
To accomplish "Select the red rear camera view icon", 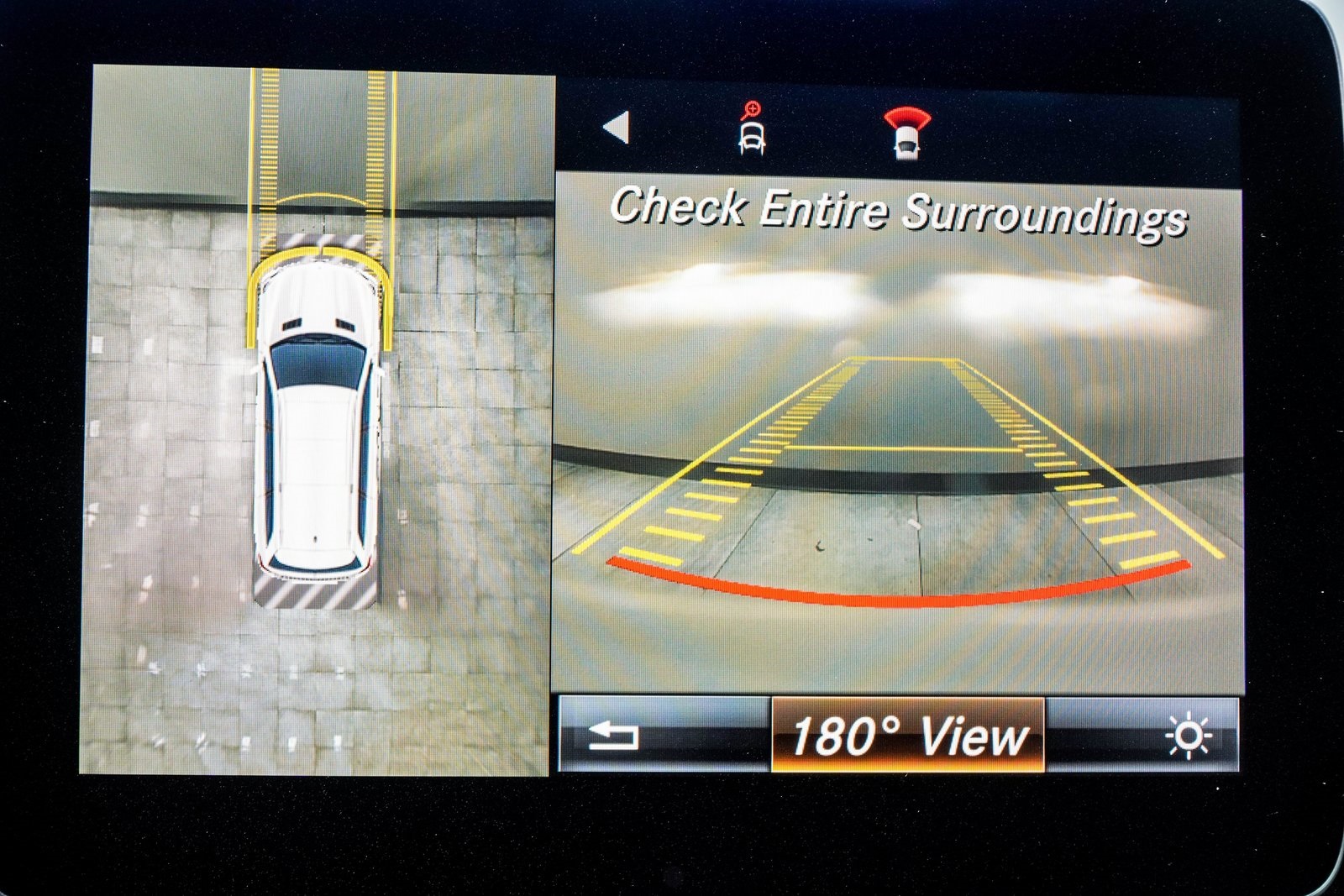I will tap(906, 133).
